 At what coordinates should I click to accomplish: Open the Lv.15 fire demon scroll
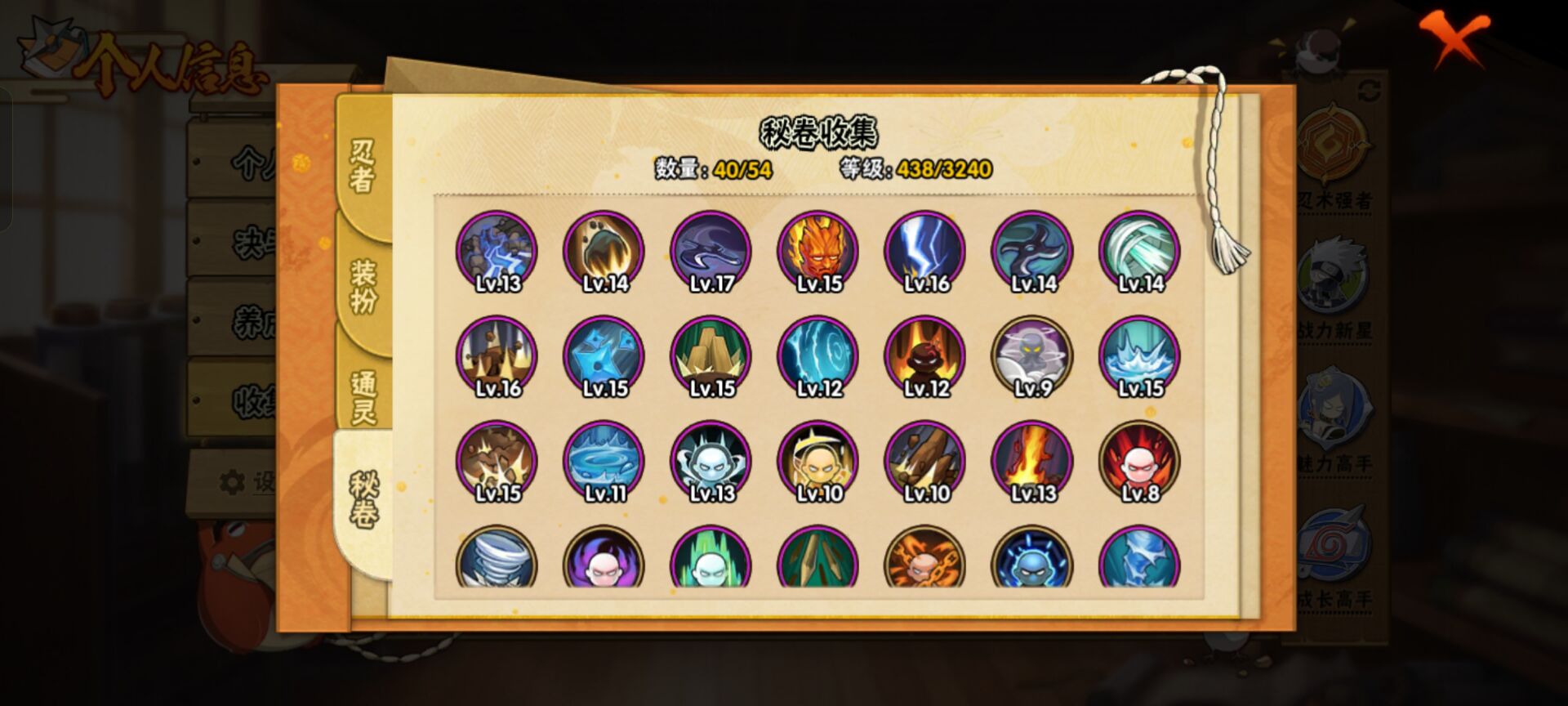(819, 251)
